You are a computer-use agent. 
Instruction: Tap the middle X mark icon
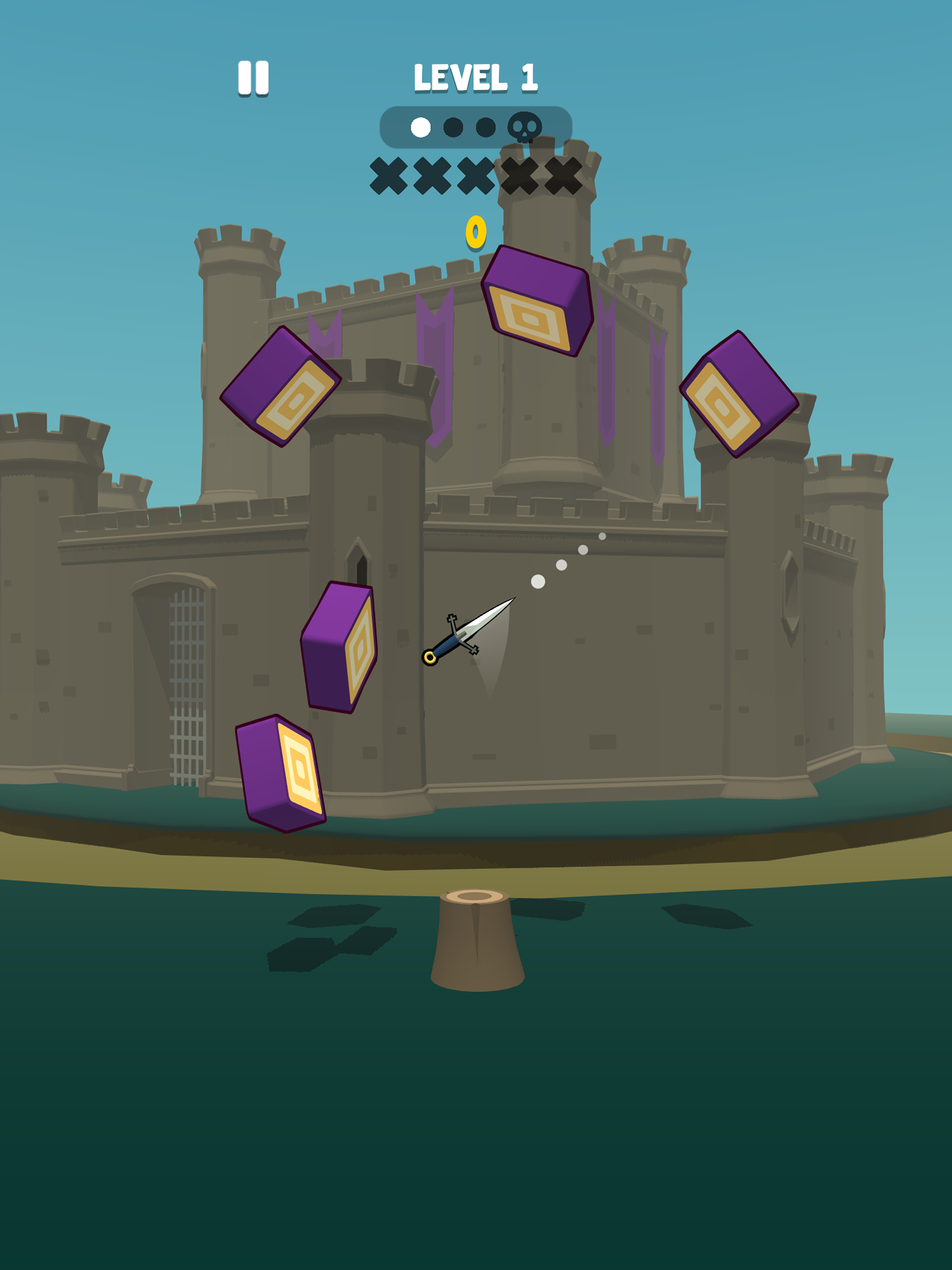pyautogui.click(x=476, y=175)
